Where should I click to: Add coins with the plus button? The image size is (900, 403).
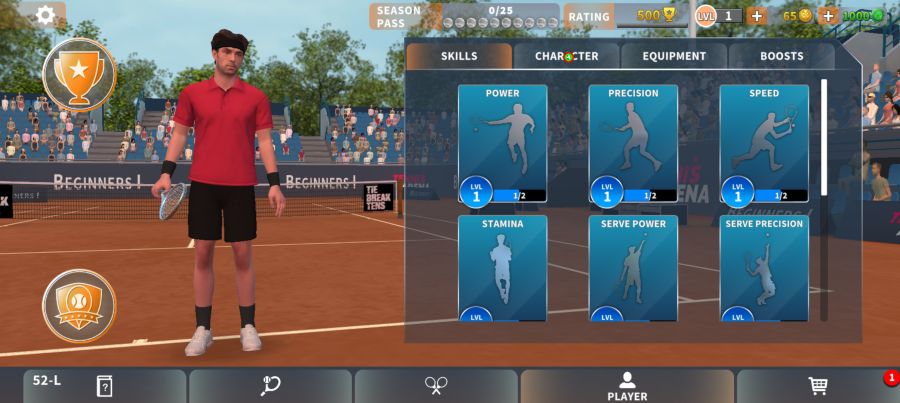pyautogui.click(x=827, y=15)
